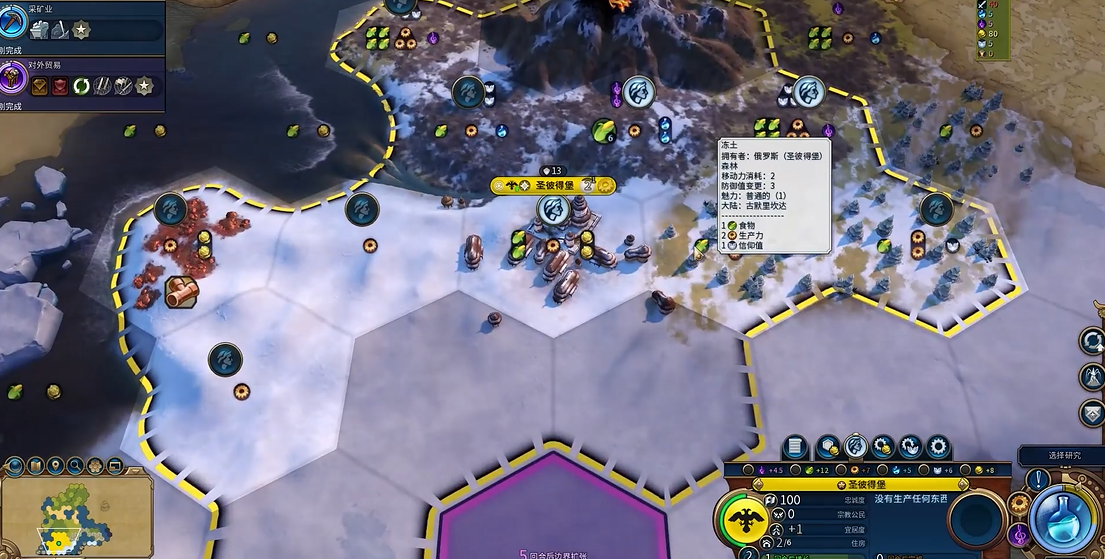Click the city's double-headed eagle emblem
Viewport: 1105px width, 559px height.
click(744, 520)
